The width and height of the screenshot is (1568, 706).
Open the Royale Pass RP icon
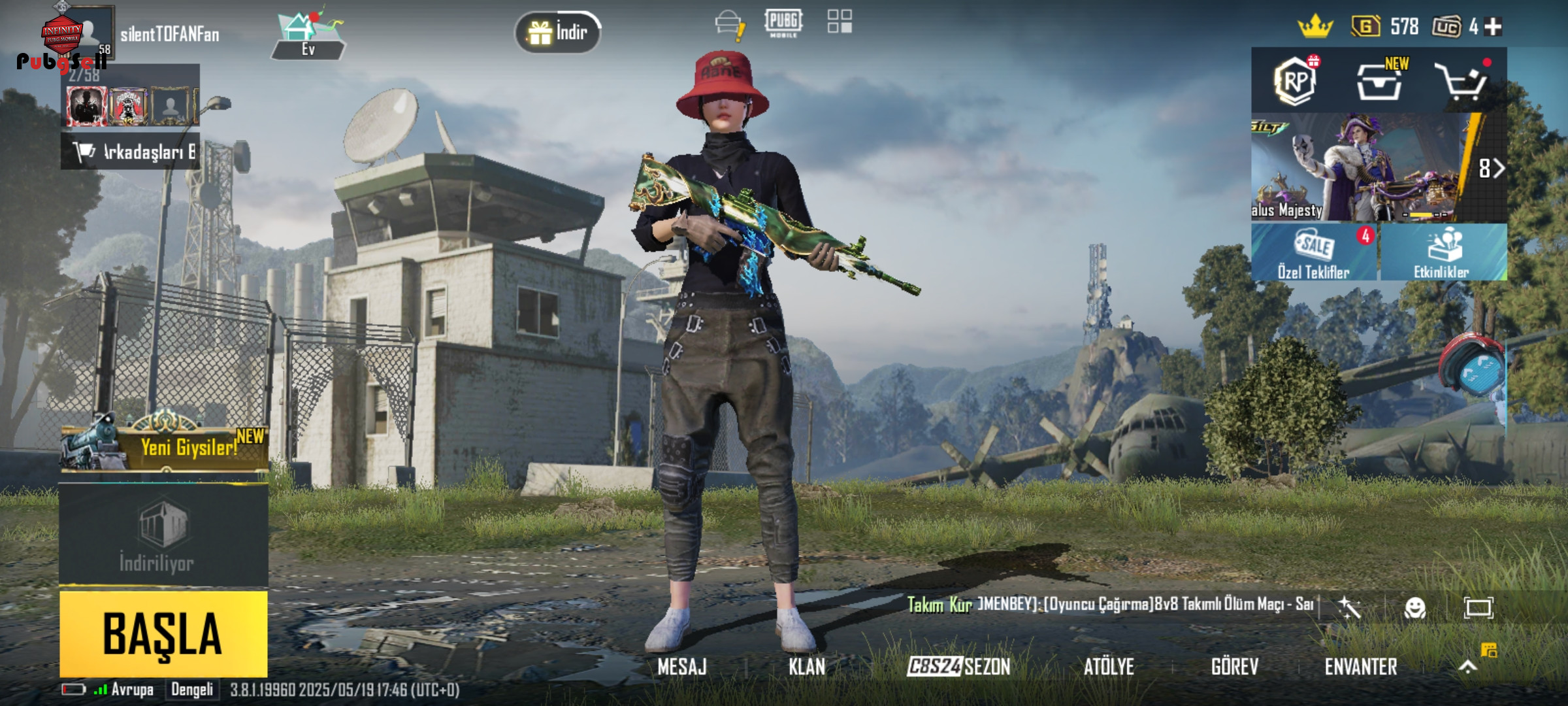coord(1295,81)
